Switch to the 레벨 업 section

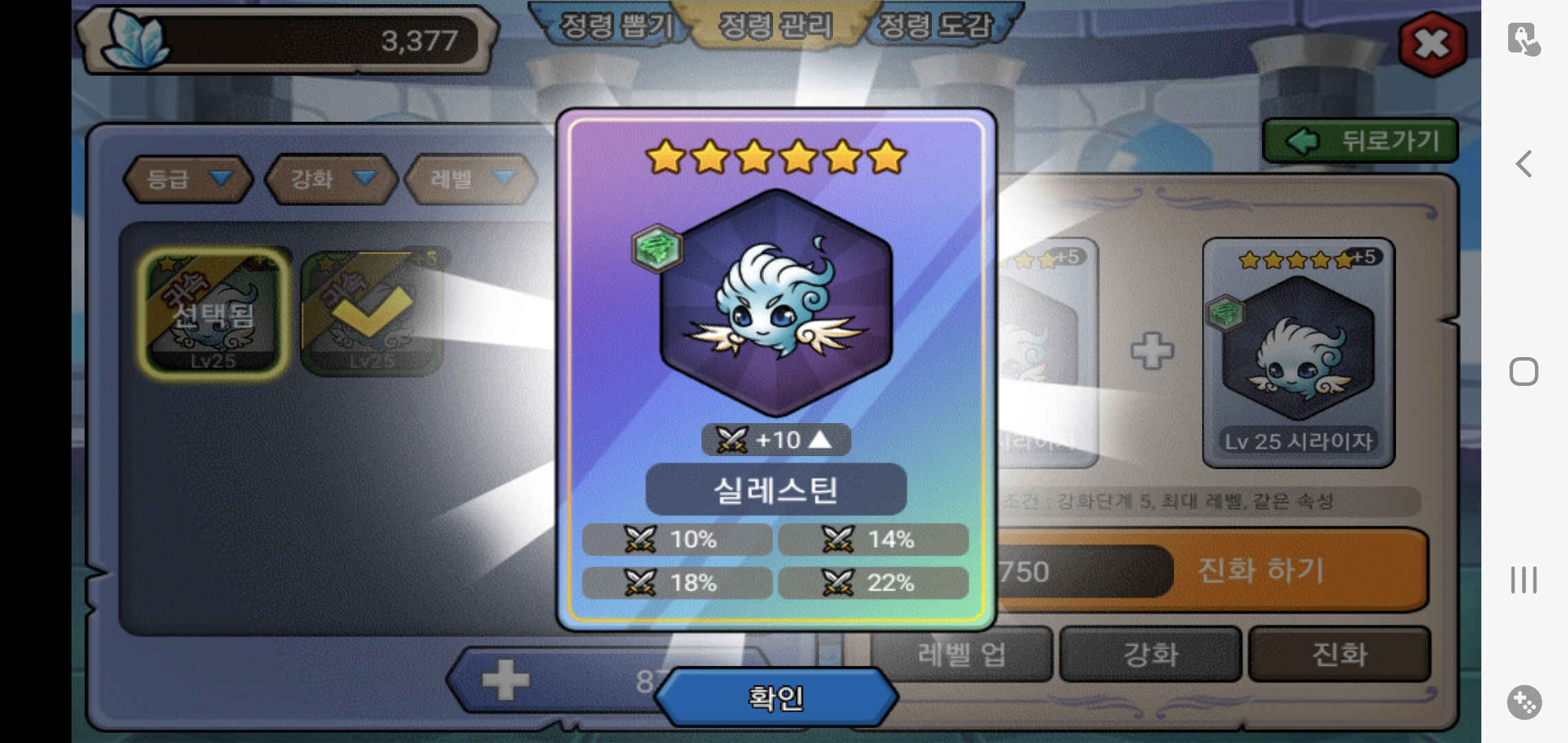[961, 654]
